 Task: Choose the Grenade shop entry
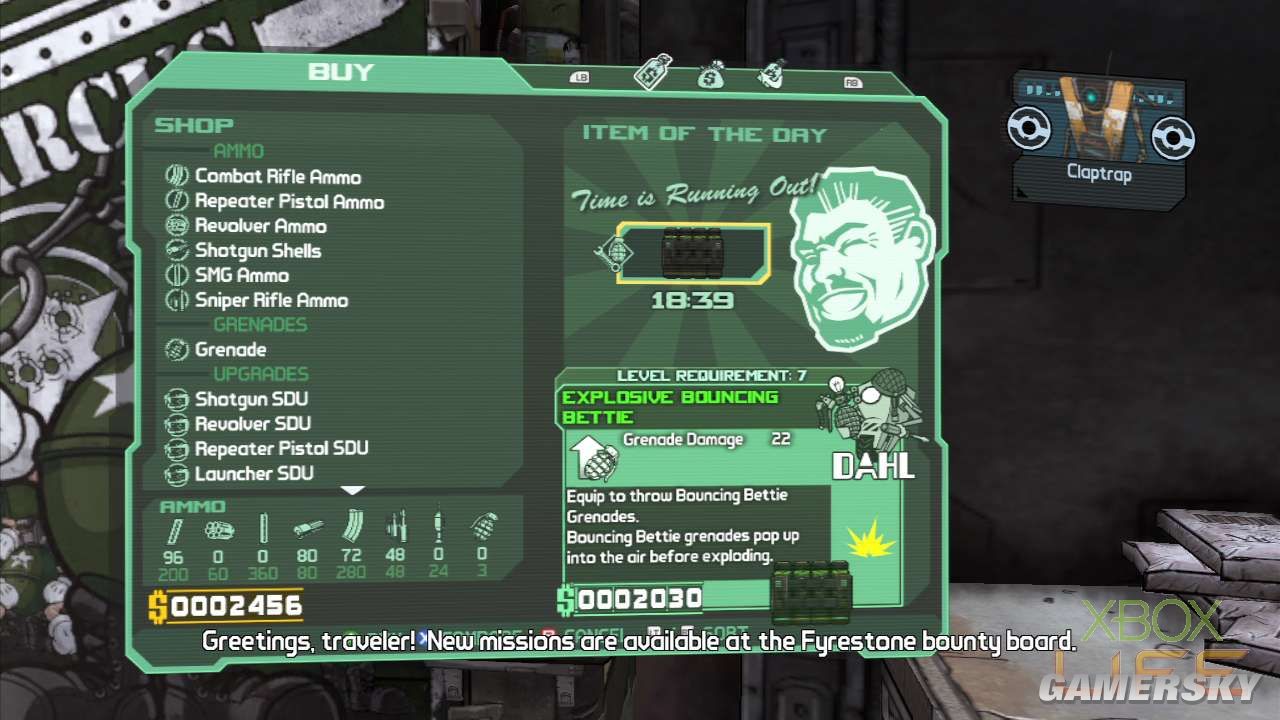pyautogui.click(x=230, y=349)
